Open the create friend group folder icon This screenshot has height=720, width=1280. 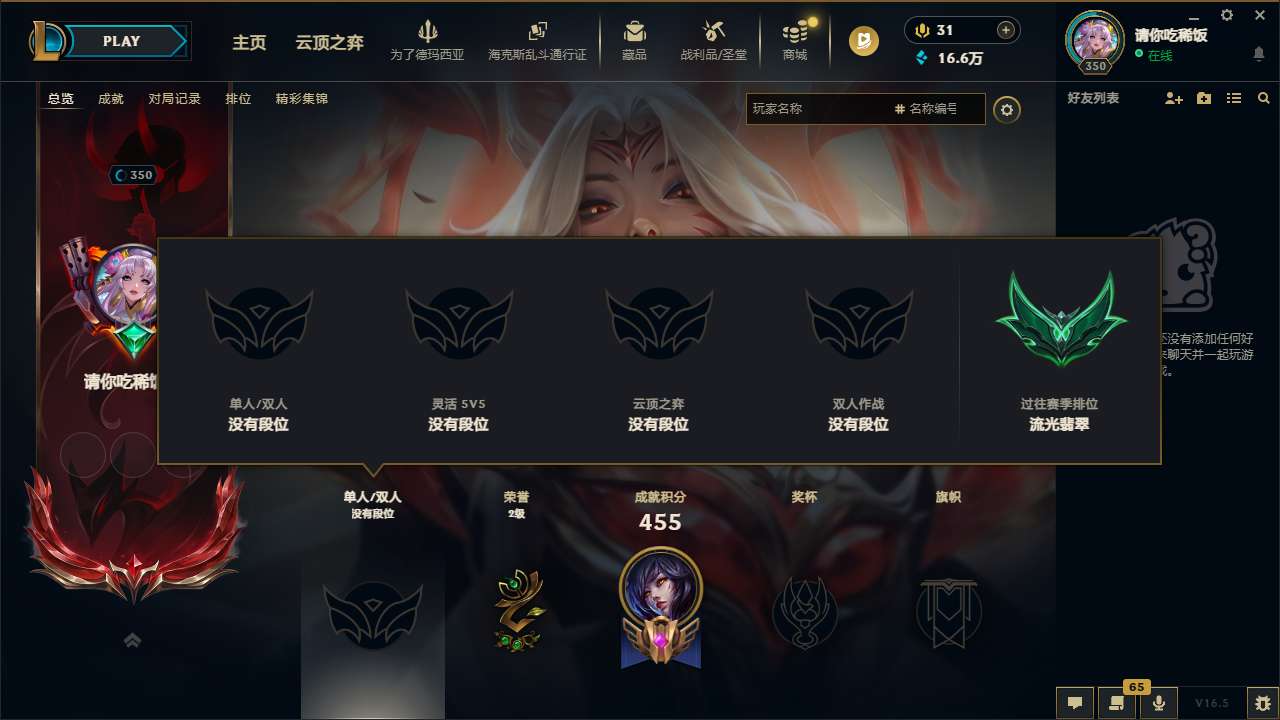tap(1202, 98)
